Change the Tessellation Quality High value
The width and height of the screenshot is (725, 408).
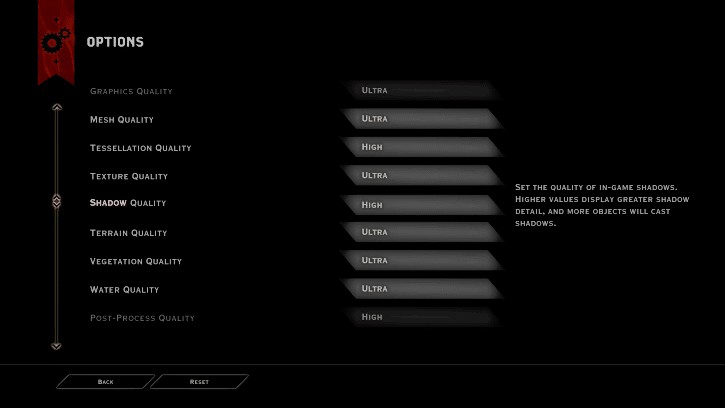tap(420, 147)
